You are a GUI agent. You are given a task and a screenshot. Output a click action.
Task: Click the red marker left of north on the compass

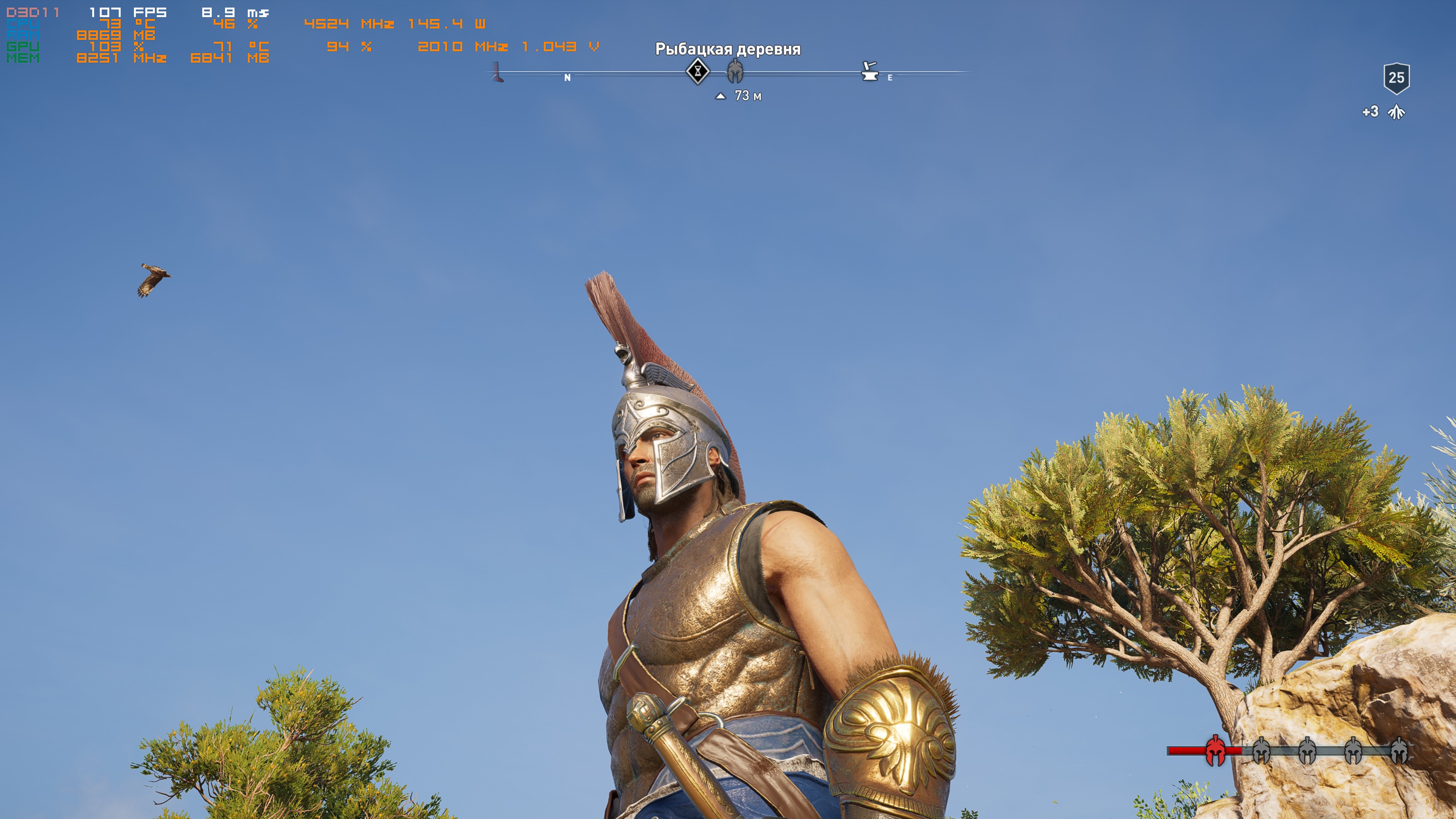(x=497, y=73)
